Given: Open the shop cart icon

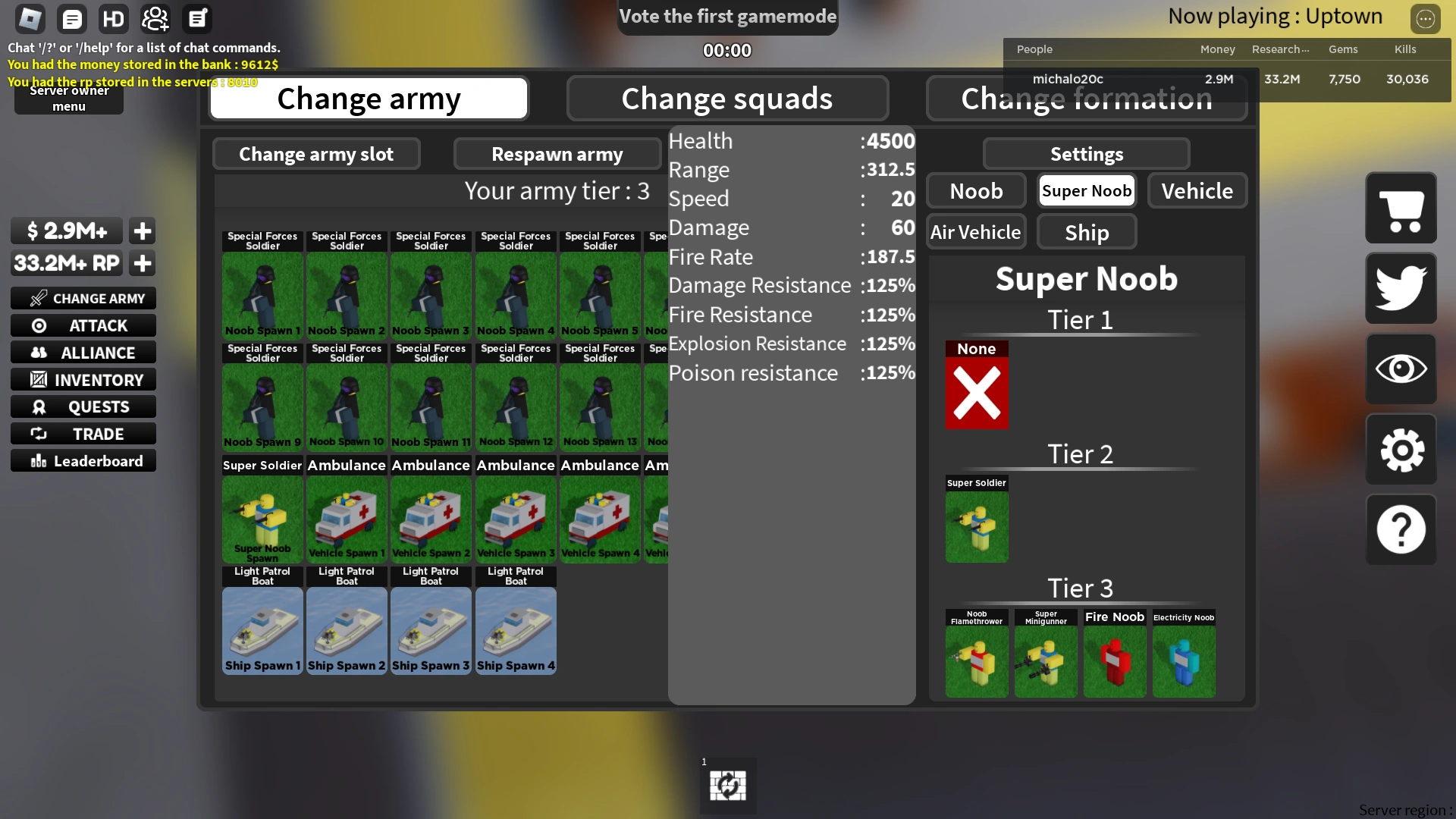Looking at the screenshot, I should pyautogui.click(x=1400, y=209).
